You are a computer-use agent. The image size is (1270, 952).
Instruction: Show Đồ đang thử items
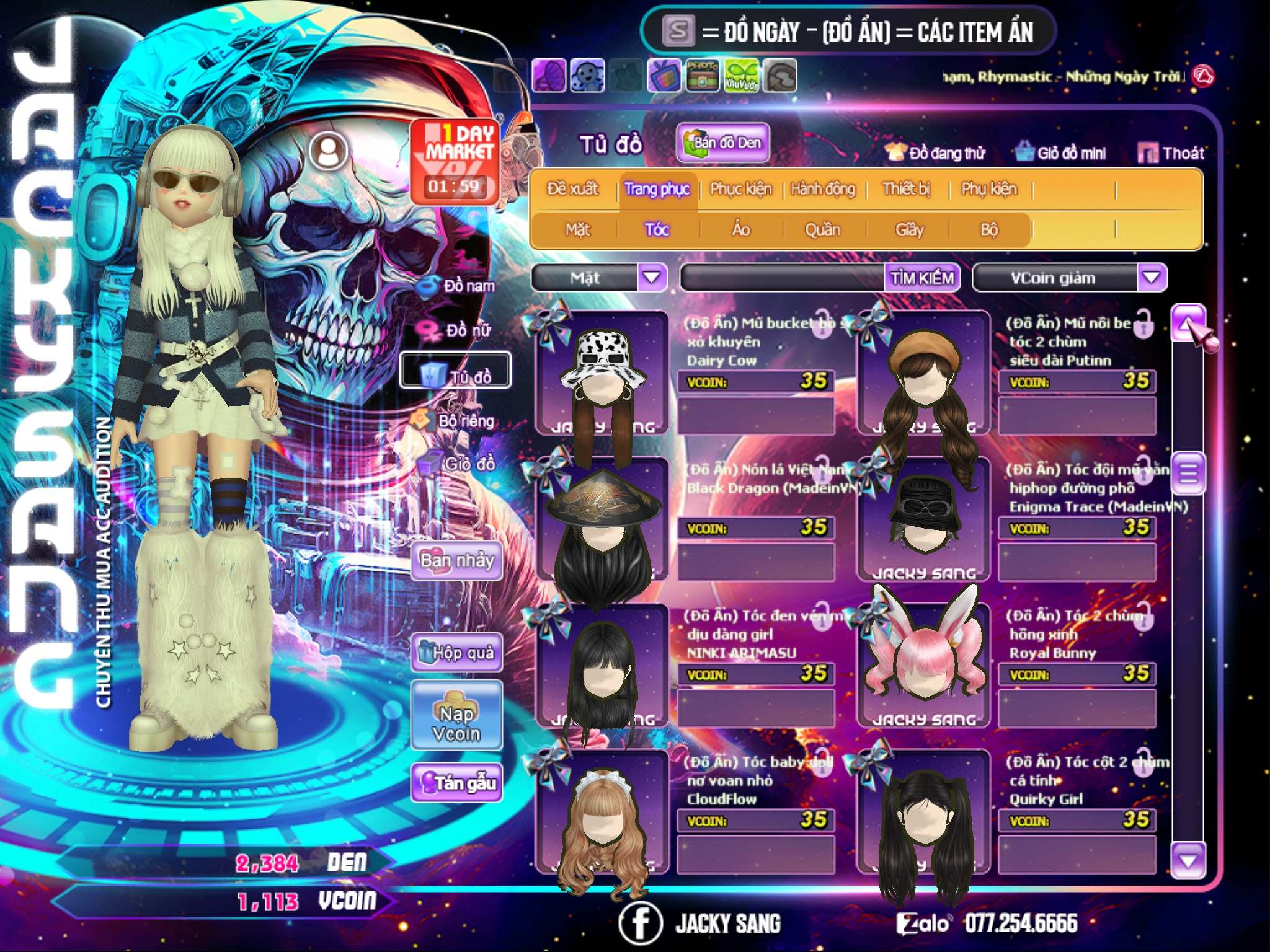click(935, 153)
